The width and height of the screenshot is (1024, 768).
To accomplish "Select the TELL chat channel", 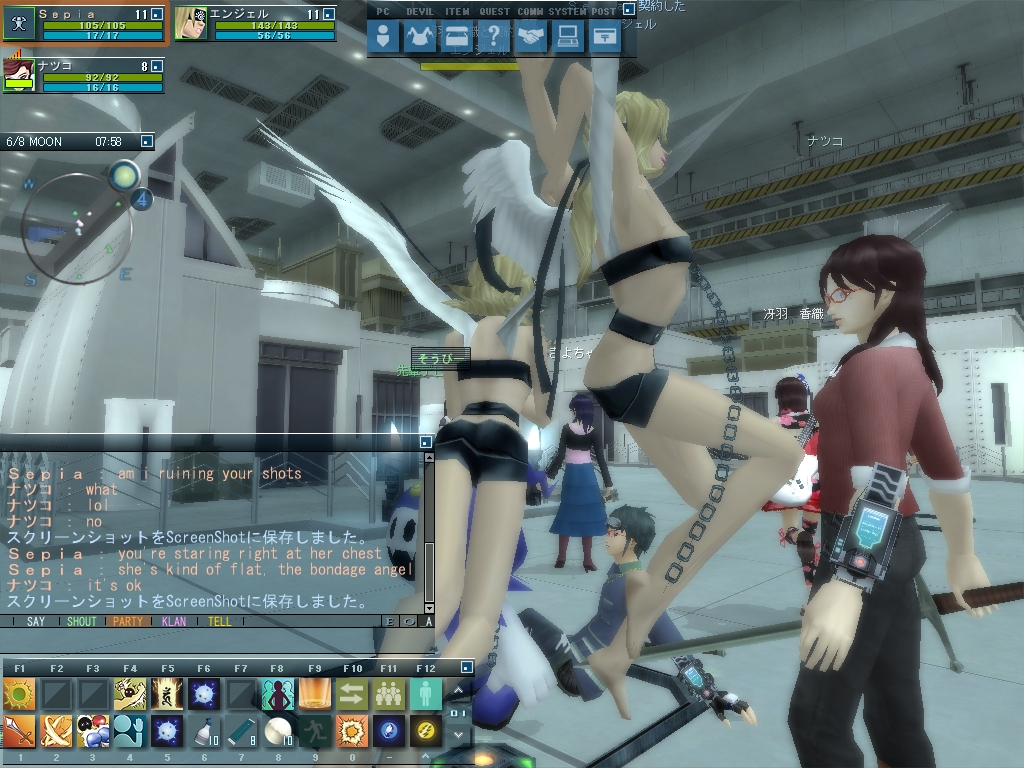I will tap(219, 621).
